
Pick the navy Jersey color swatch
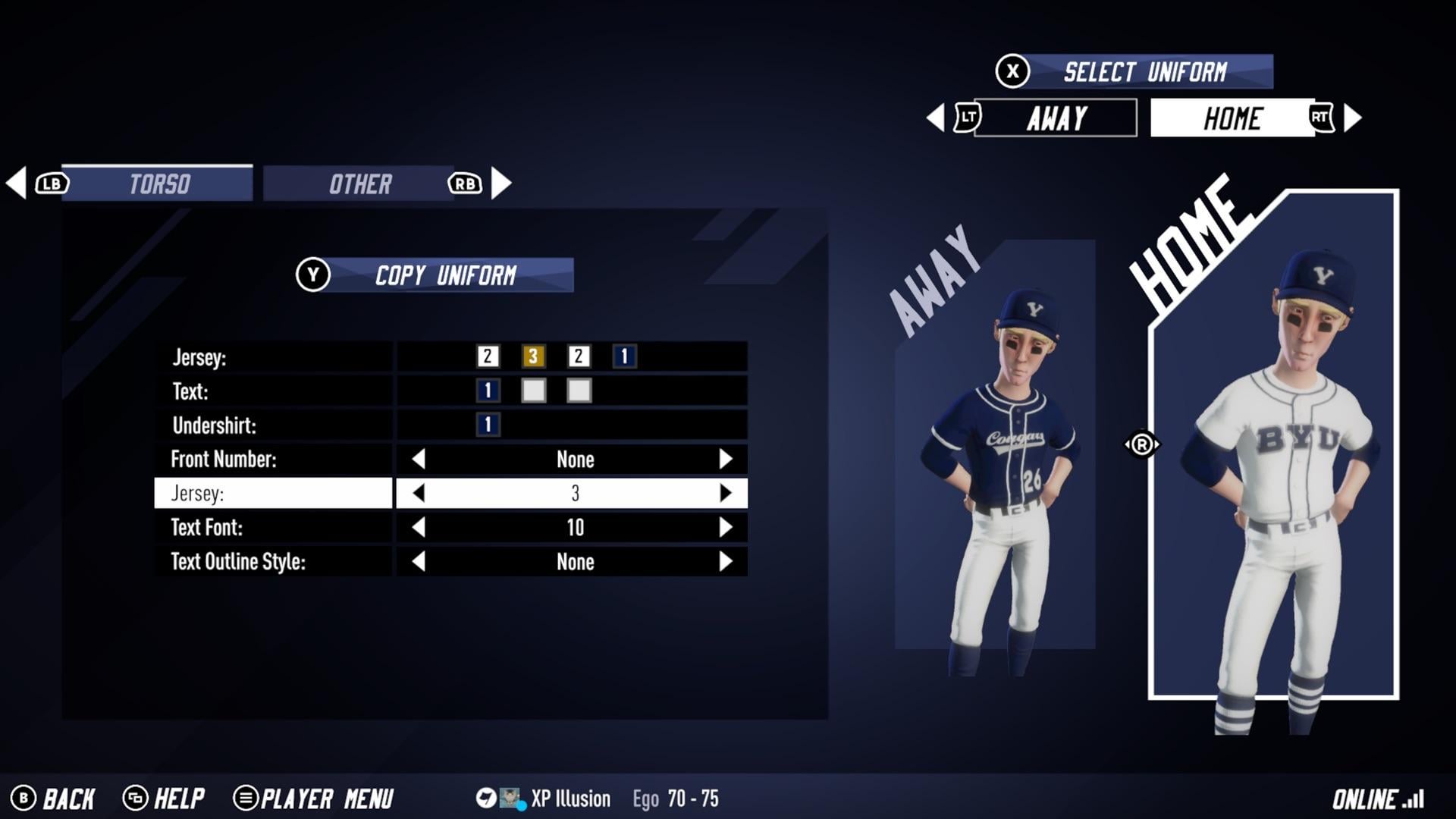(x=624, y=356)
